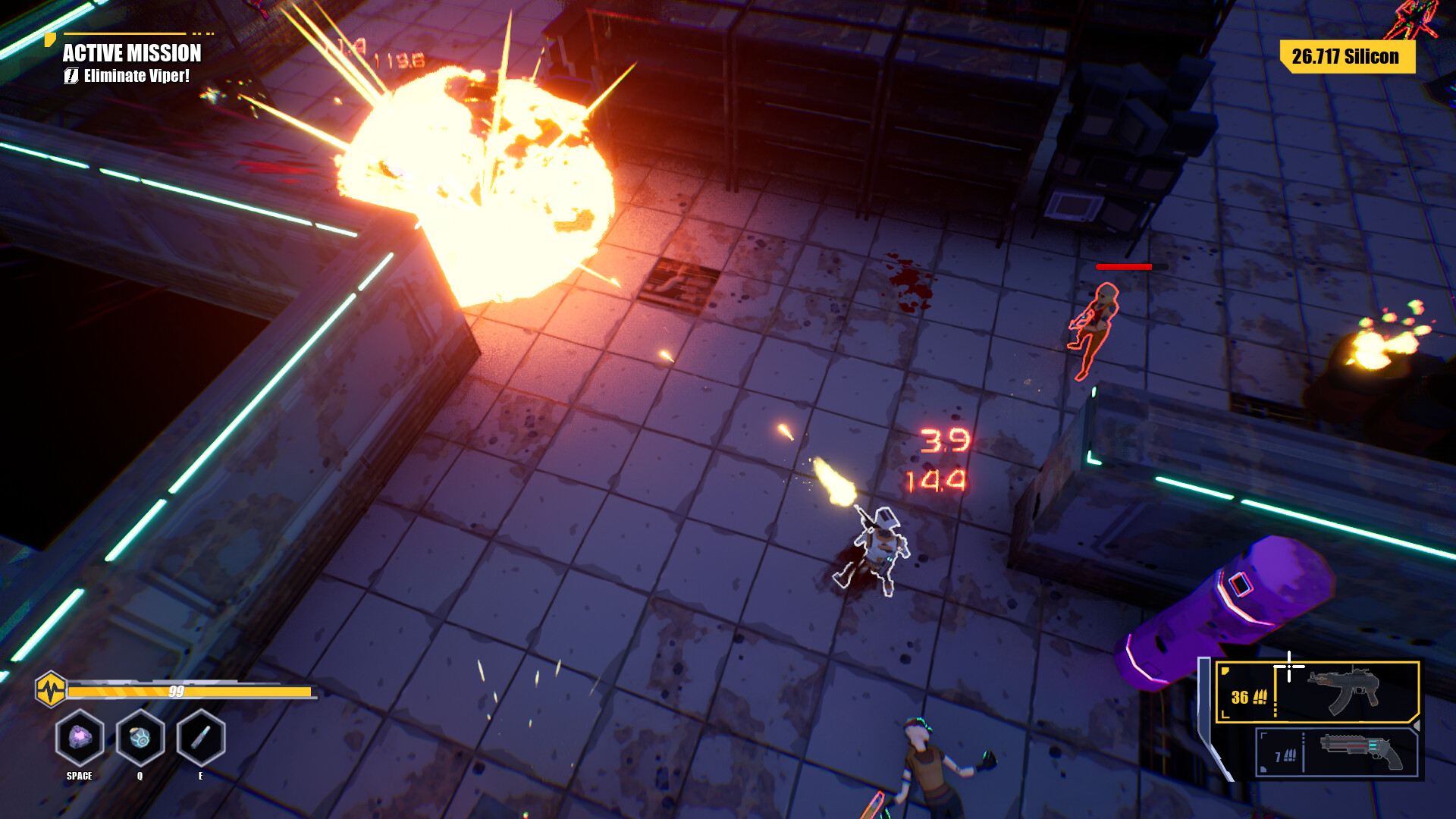
Task: Use the cyan hex grenade ability
Action: (140, 738)
